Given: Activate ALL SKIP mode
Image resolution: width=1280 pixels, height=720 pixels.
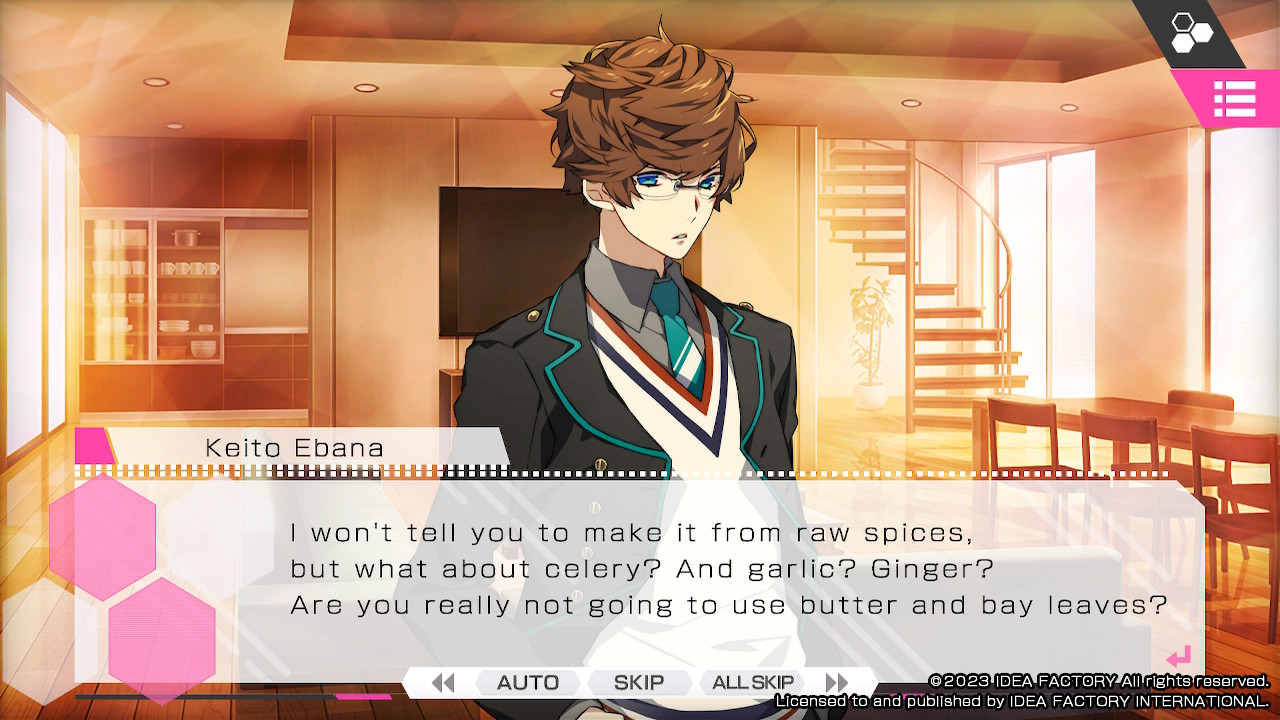Looking at the screenshot, I should (752, 683).
